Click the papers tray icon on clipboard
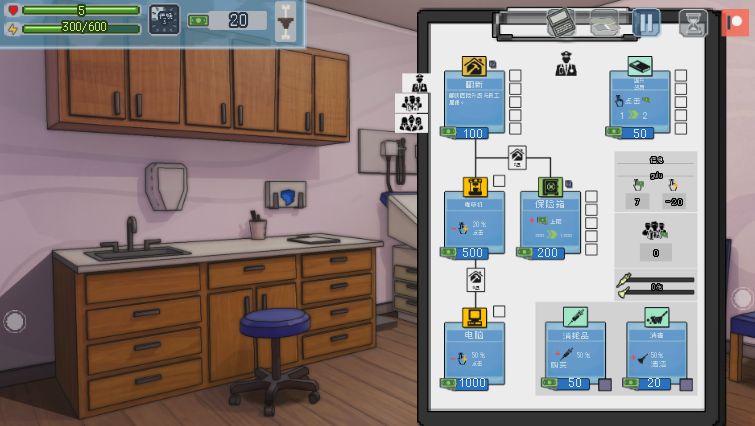Screen dimensions: 755x426 coord(604,22)
